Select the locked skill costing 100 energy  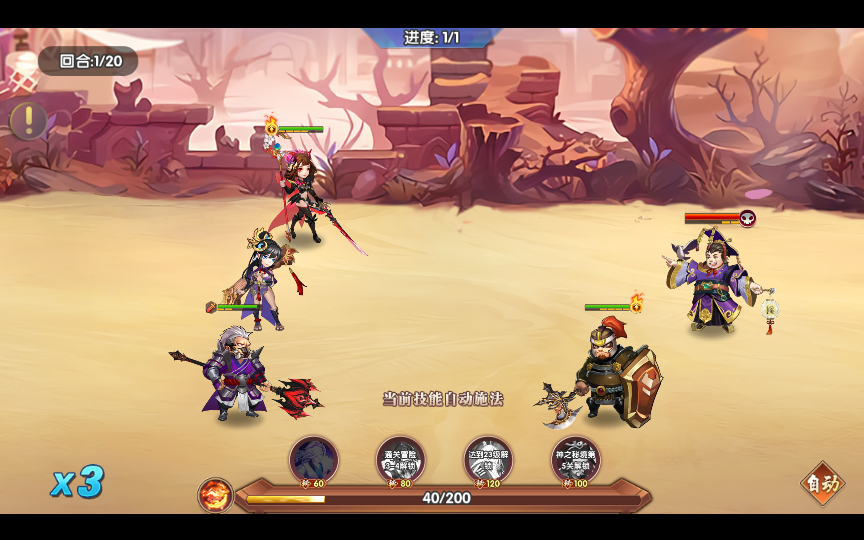(576, 460)
